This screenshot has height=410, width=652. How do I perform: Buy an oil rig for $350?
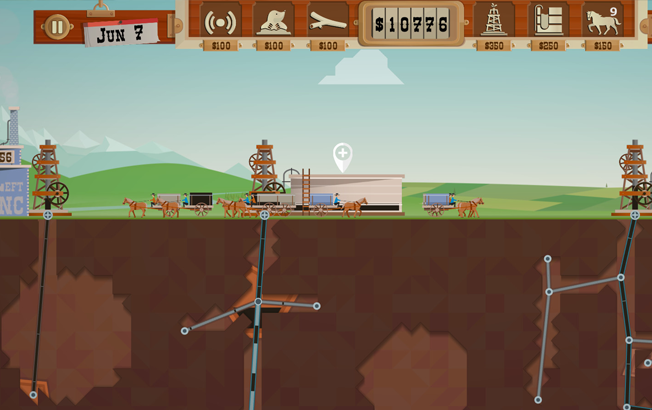tap(493, 21)
